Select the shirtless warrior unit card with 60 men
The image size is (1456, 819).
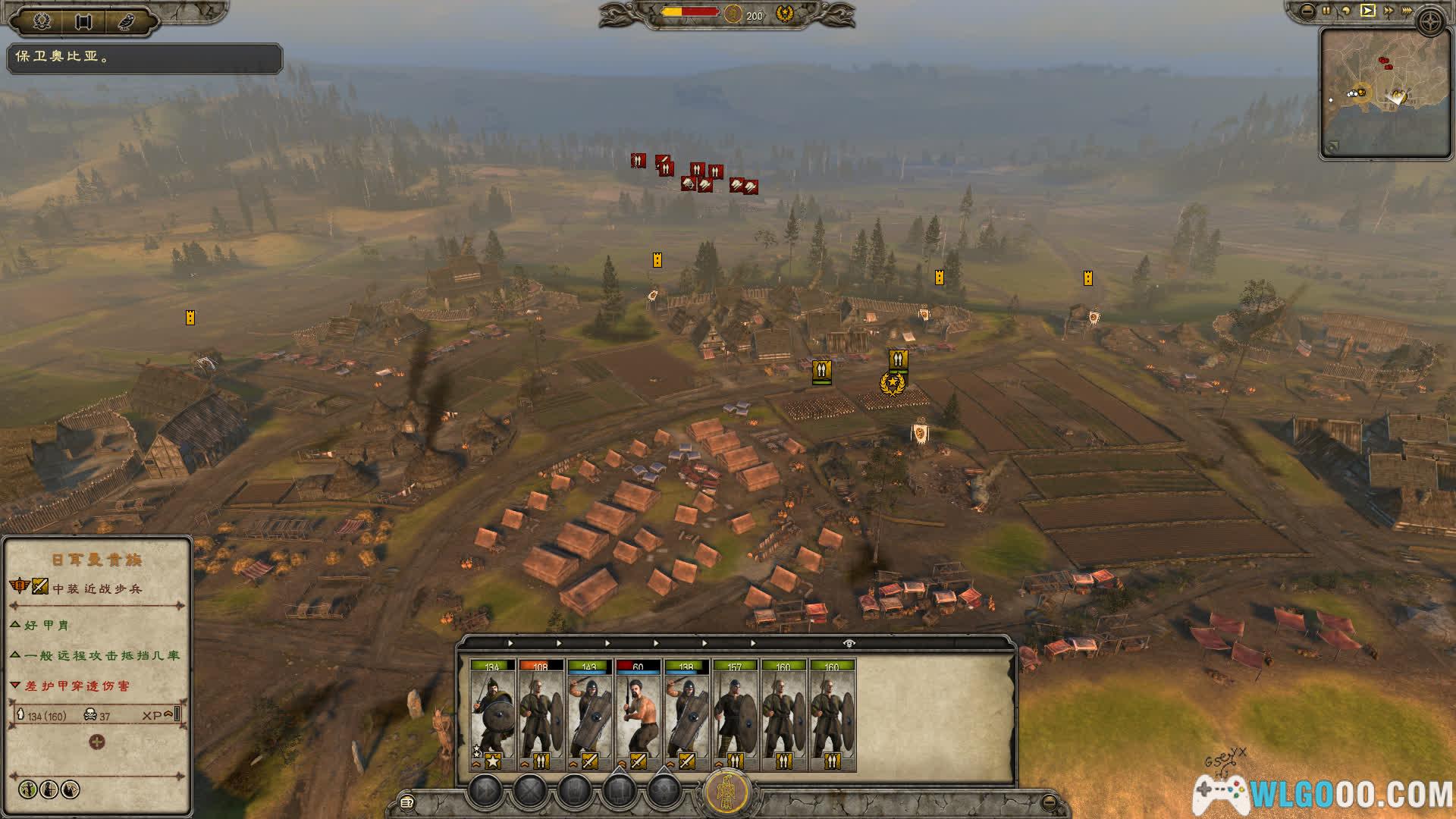click(638, 714)
